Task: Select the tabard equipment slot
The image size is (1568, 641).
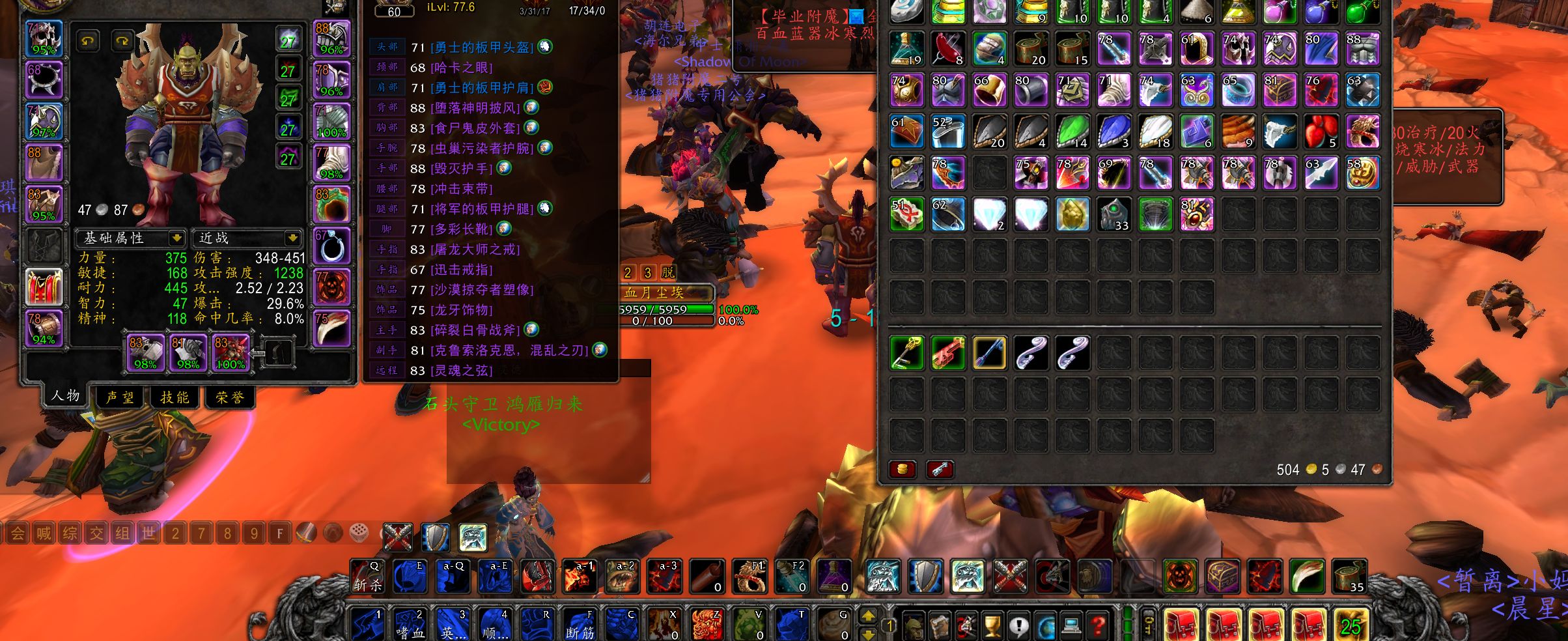Action: point(44,287)
